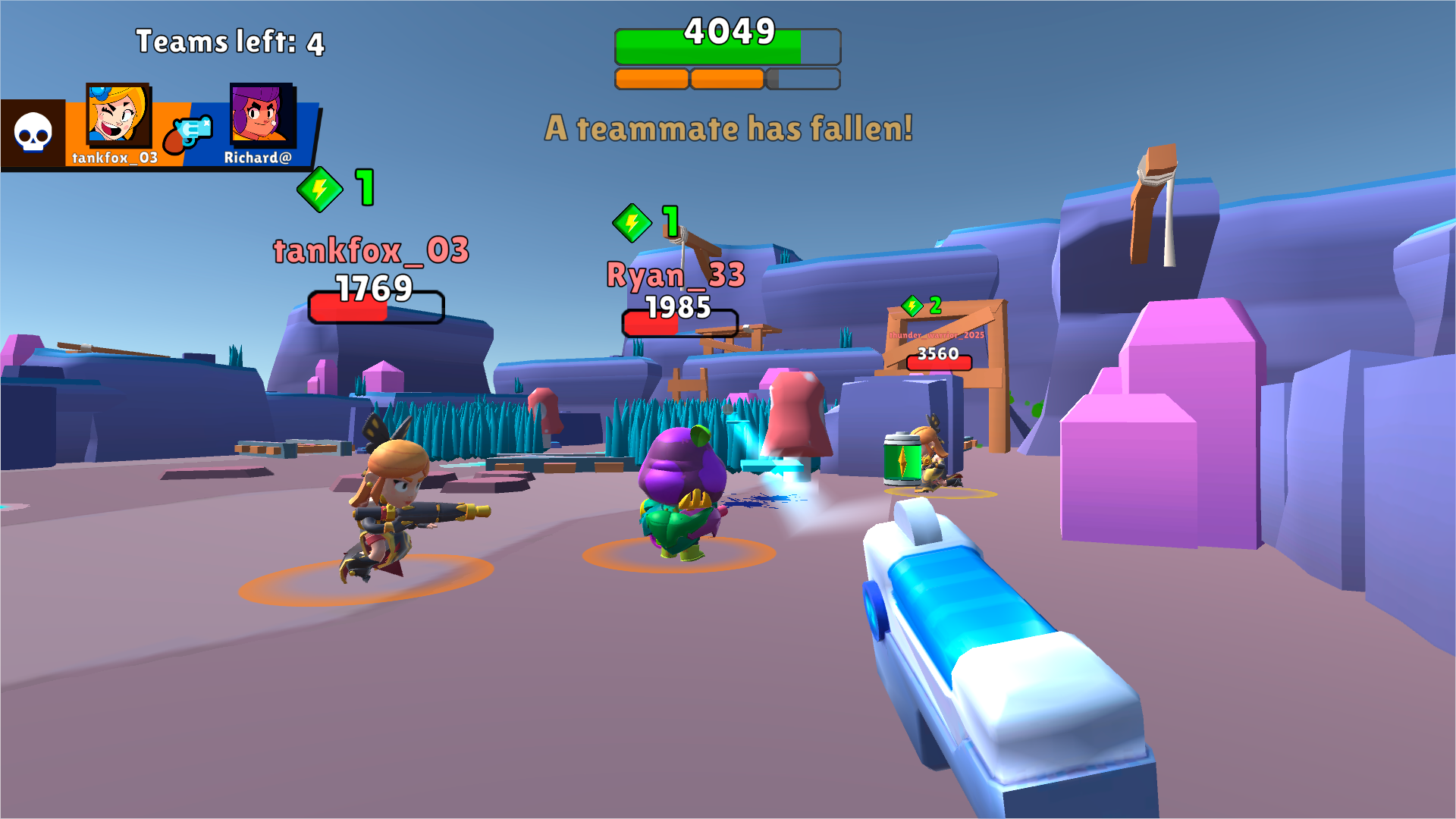This screenshot has width=1456, height=819.
Task: Expand the Teams left counter
Action: [229, 42]
